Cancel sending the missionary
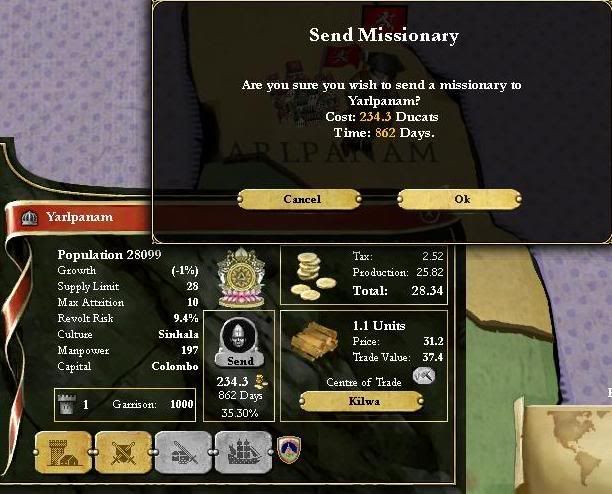This screenshot has width=612, height=494. [x=301, y=199]
